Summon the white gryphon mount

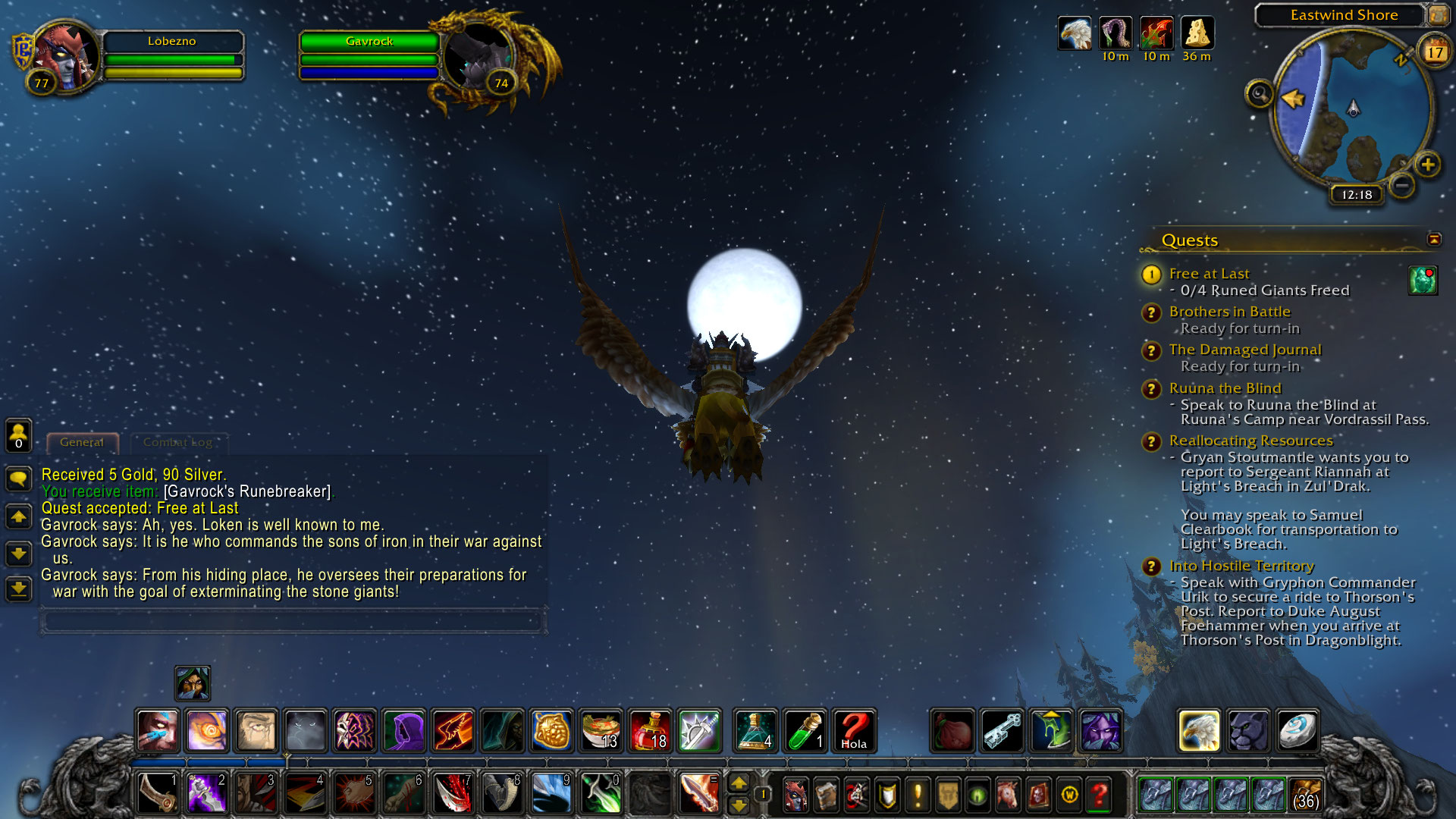(x=1199, y=730)
